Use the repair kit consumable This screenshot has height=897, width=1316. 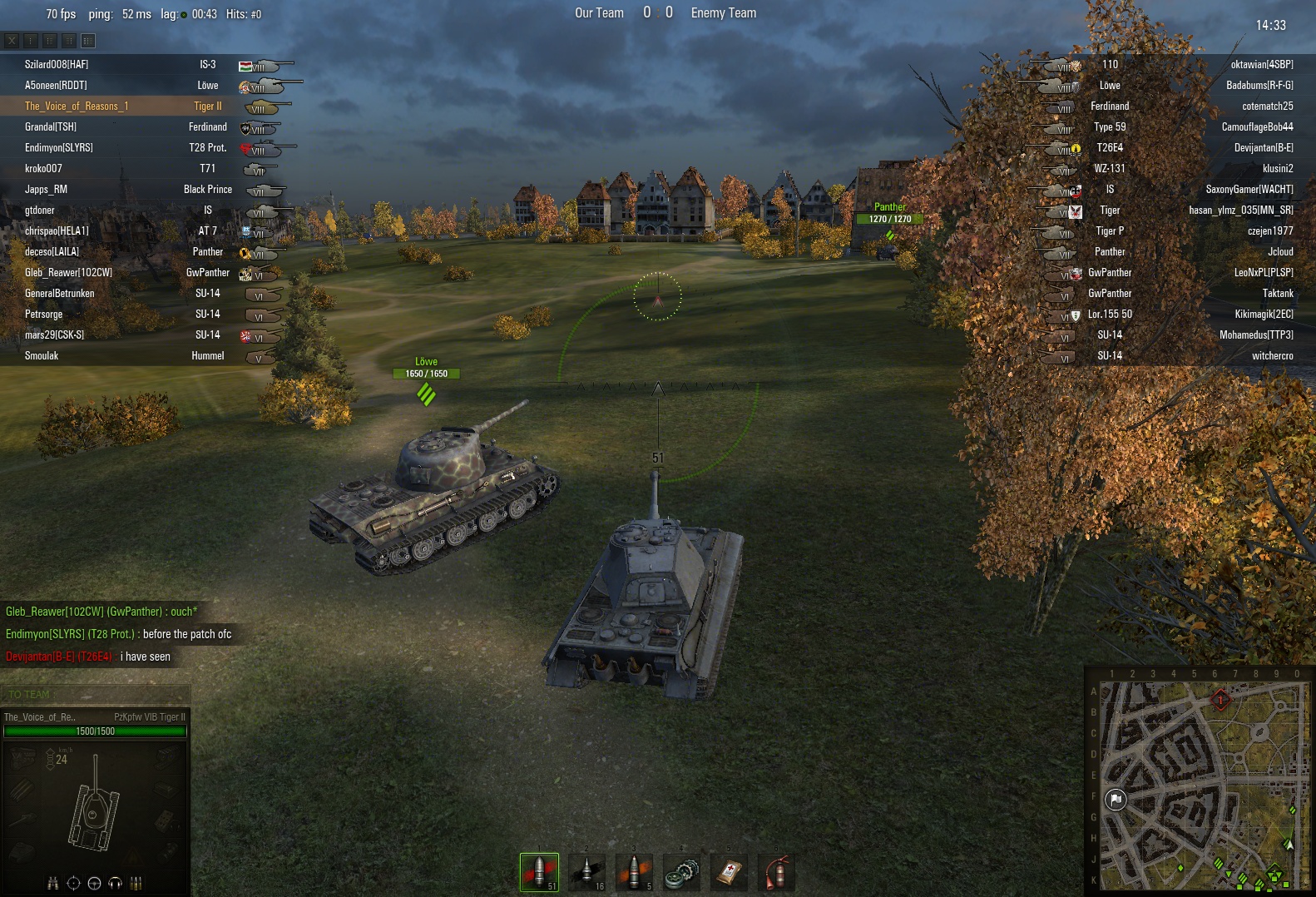(681, 871)
